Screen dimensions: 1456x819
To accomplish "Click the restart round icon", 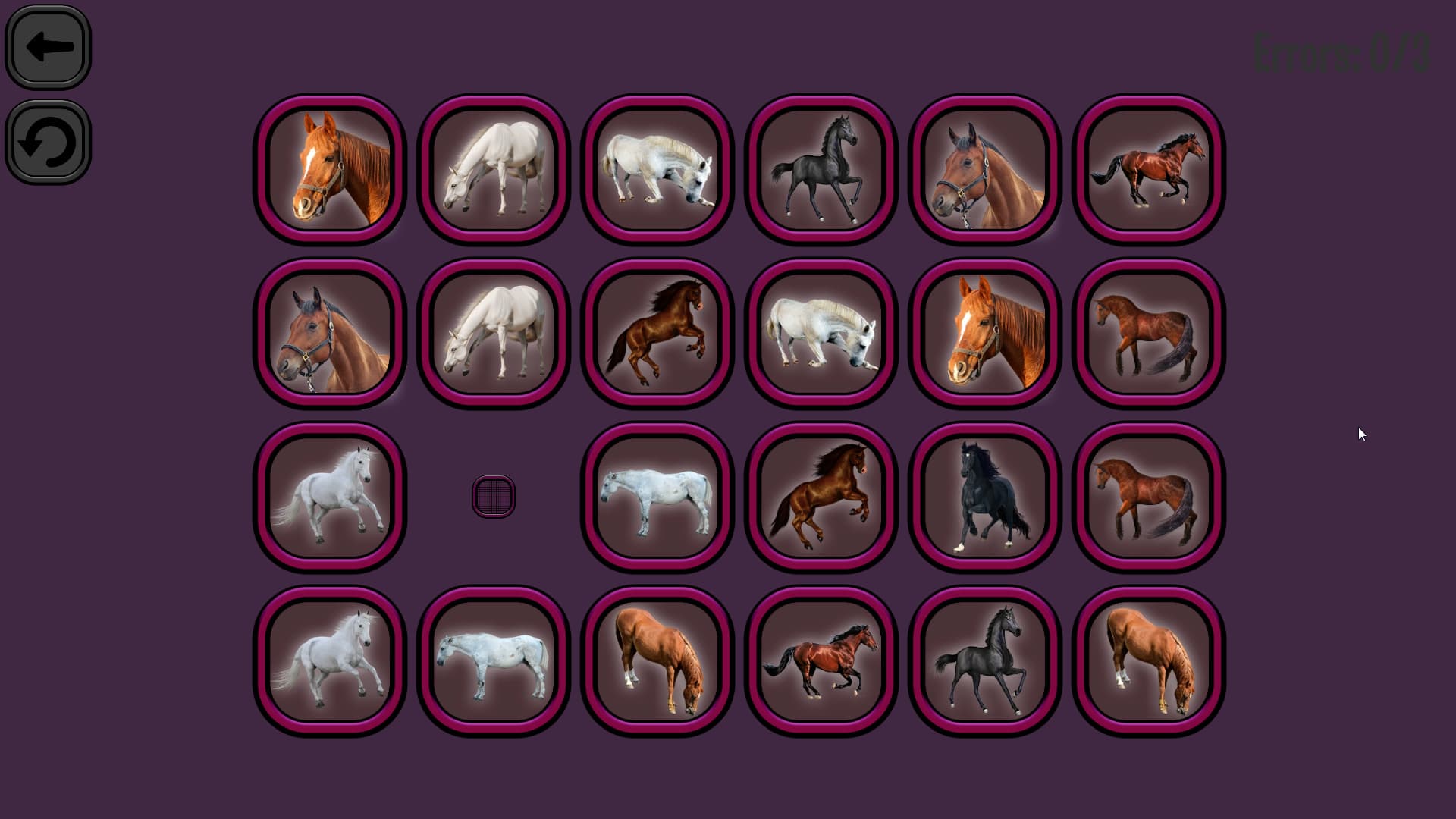I will point(47,143).
